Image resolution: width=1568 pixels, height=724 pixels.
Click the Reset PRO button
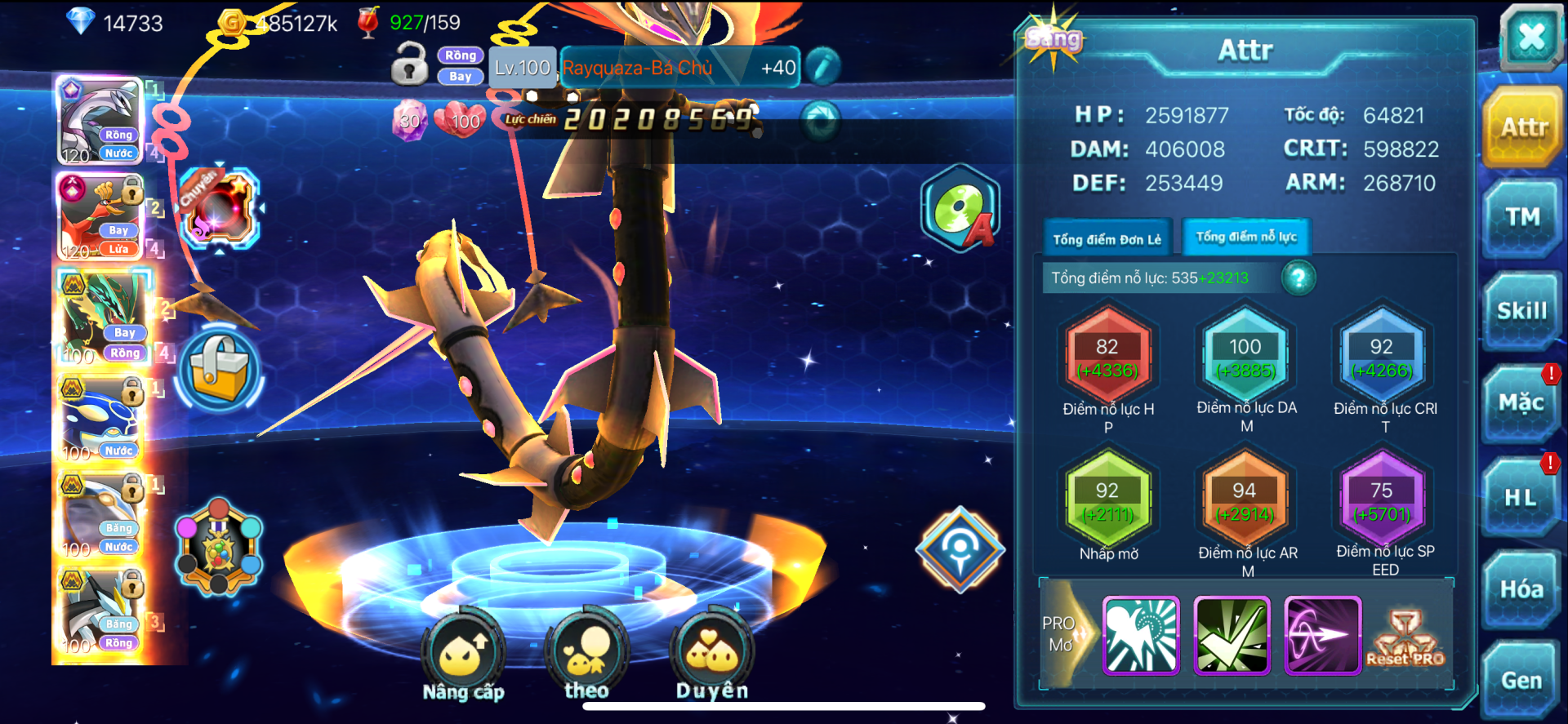pyautogui.click(x=1405, y=637)
